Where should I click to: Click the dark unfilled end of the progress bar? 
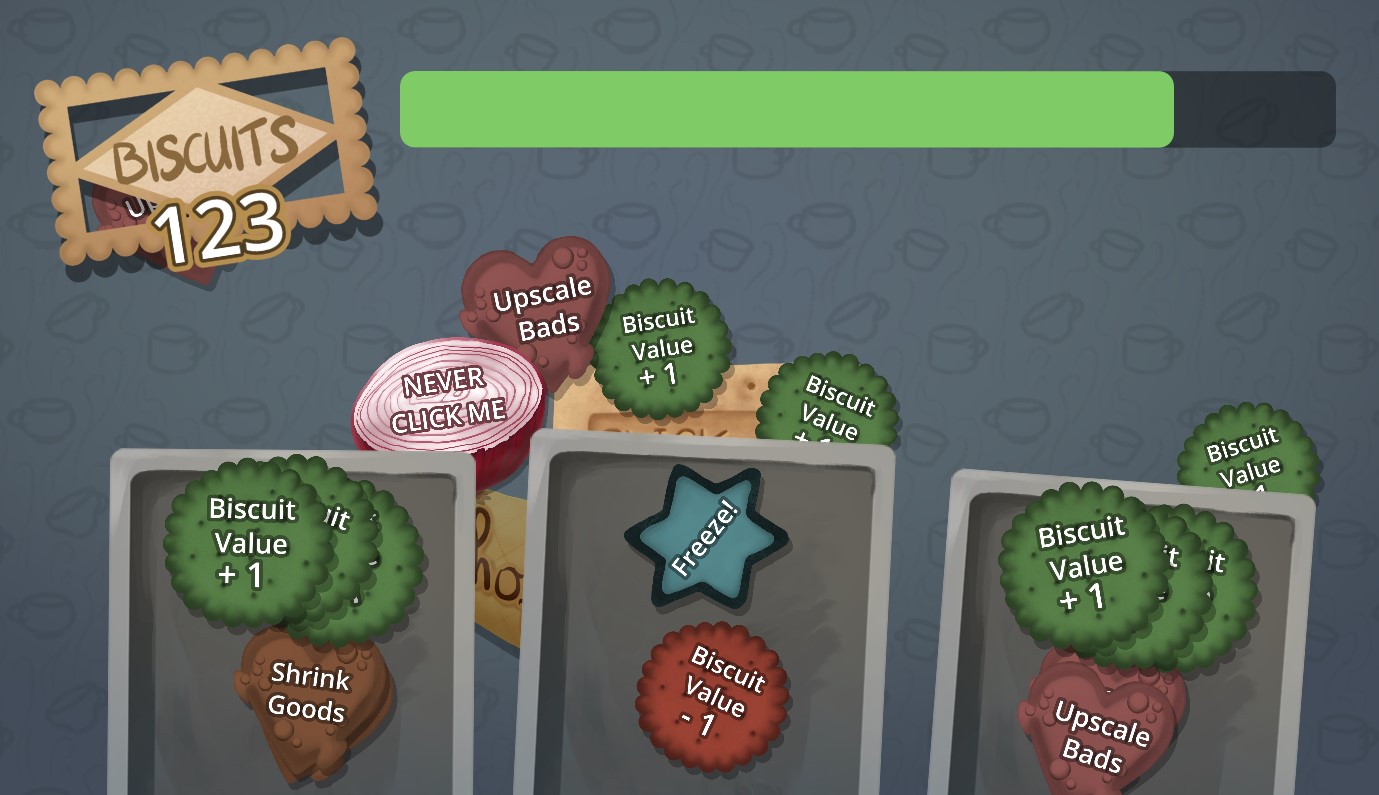click(1255, 110)
